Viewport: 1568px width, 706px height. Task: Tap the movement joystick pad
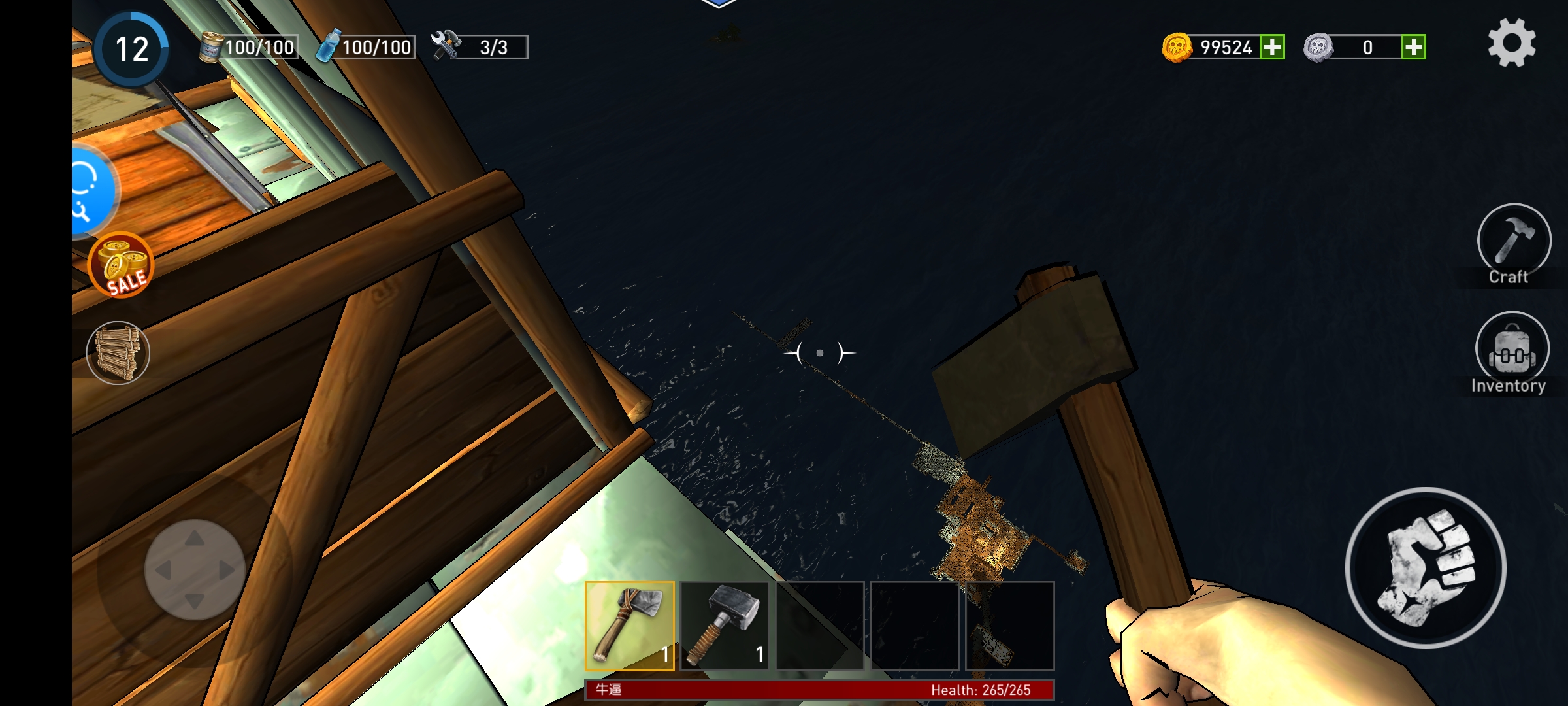tap(195, 569)
